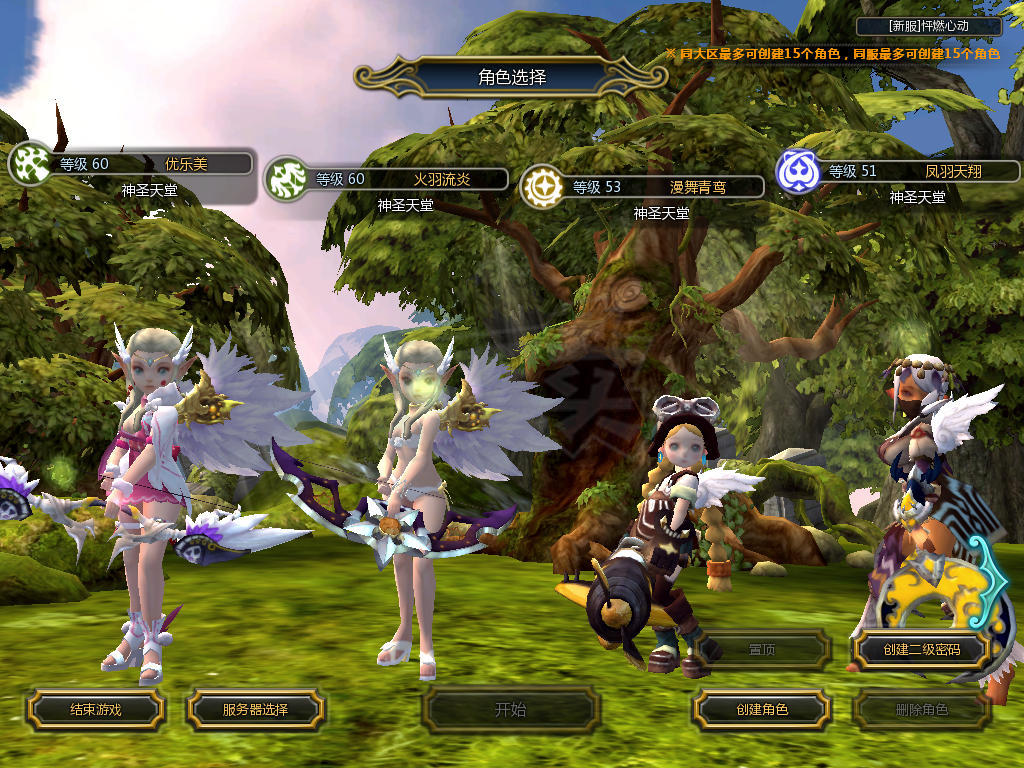Open 创建二级密码 secondary password setup
Screen dimensions: 1024x768
(x=921, y=650)
